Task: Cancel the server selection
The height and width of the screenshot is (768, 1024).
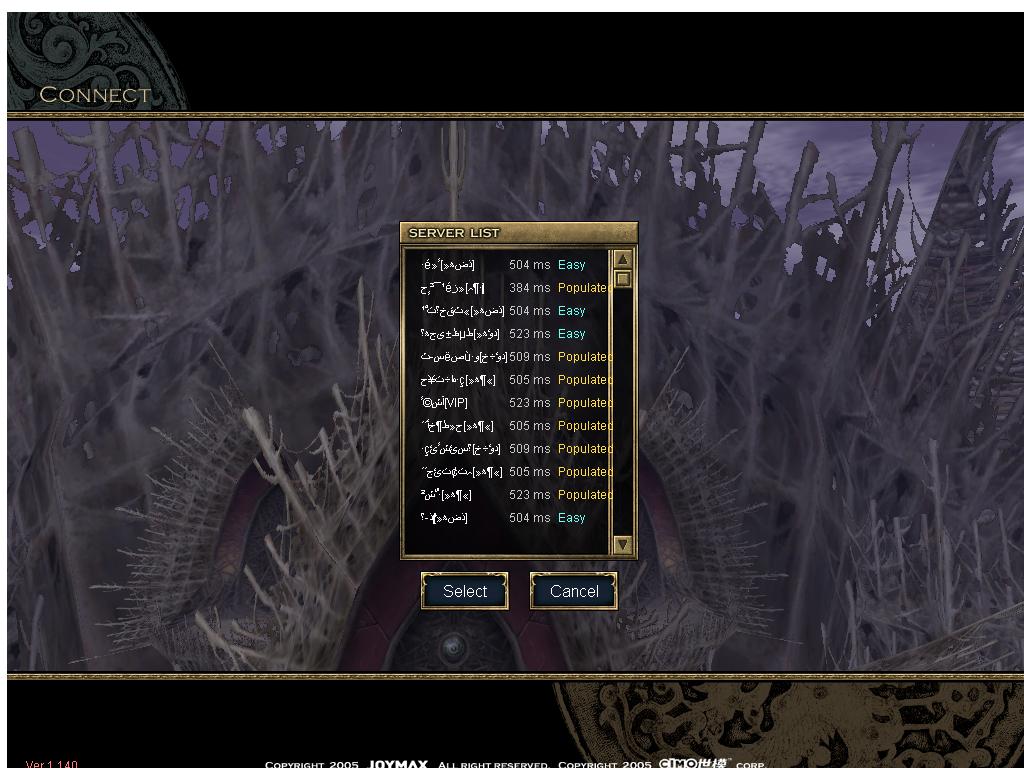Action: pyautogui.click(x=573, y=591)
